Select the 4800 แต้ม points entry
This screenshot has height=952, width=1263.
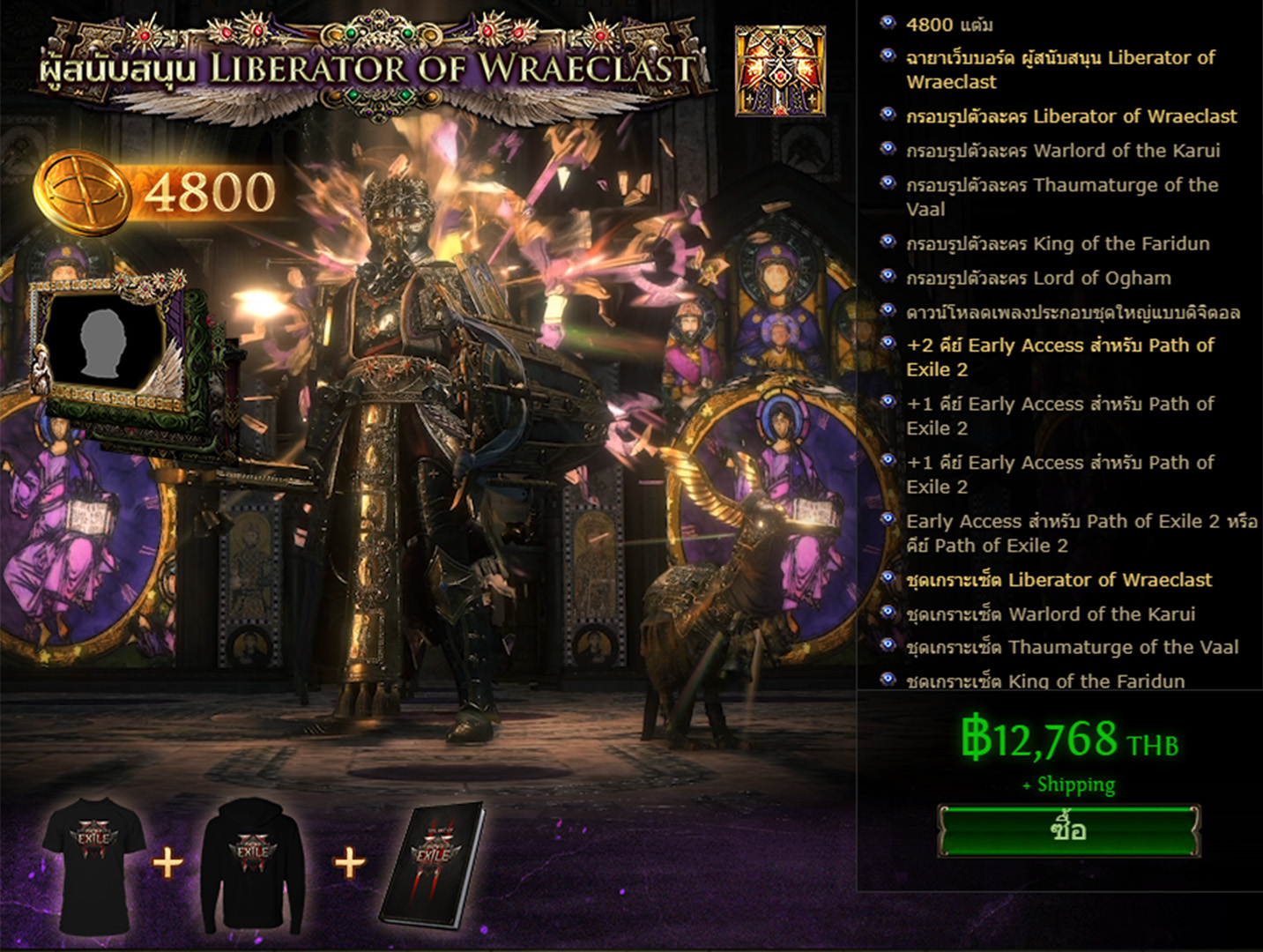949,25
